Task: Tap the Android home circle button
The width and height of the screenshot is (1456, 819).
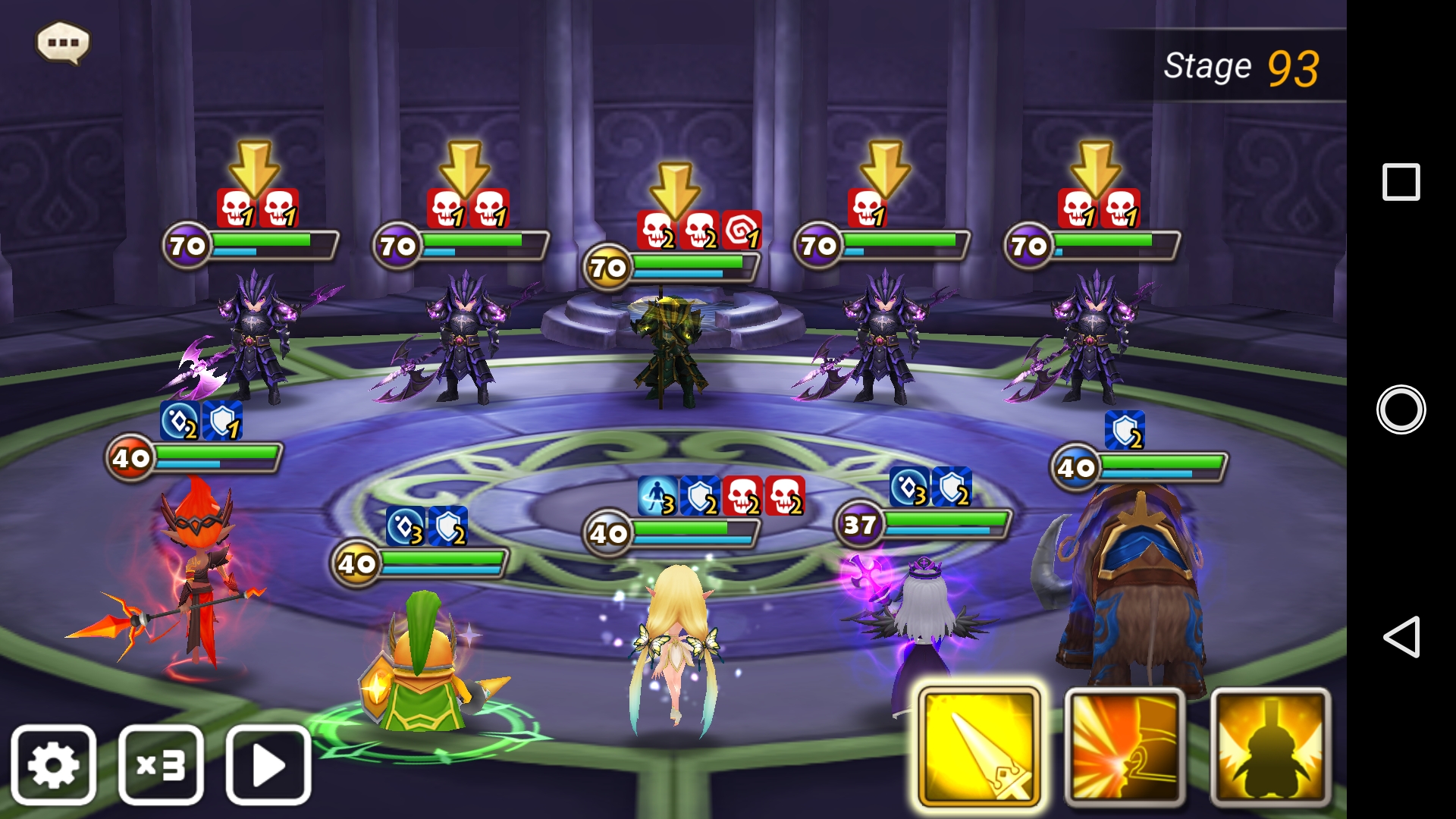Action: pyautogui.click(x=1401, y=409)
